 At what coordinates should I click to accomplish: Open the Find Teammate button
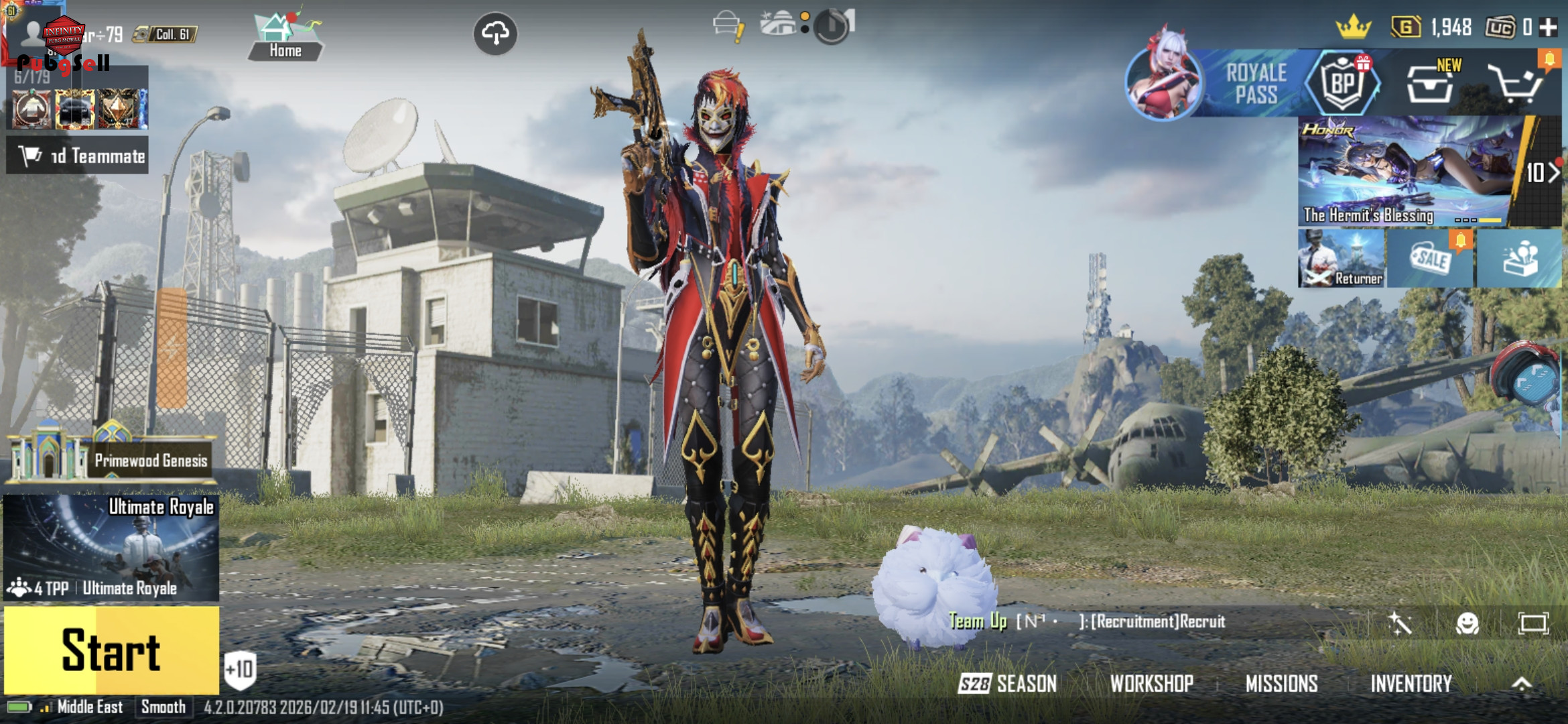coord(78,156)
